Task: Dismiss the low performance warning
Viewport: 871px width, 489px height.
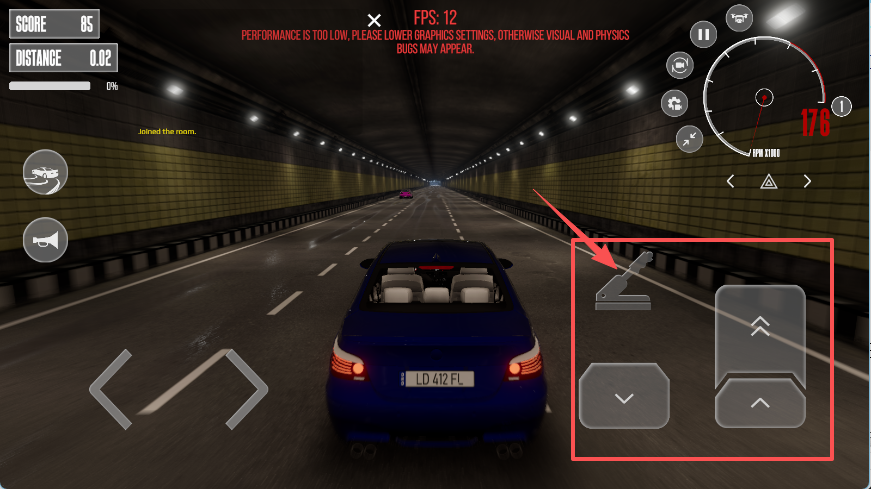Action: pos(374,20)
